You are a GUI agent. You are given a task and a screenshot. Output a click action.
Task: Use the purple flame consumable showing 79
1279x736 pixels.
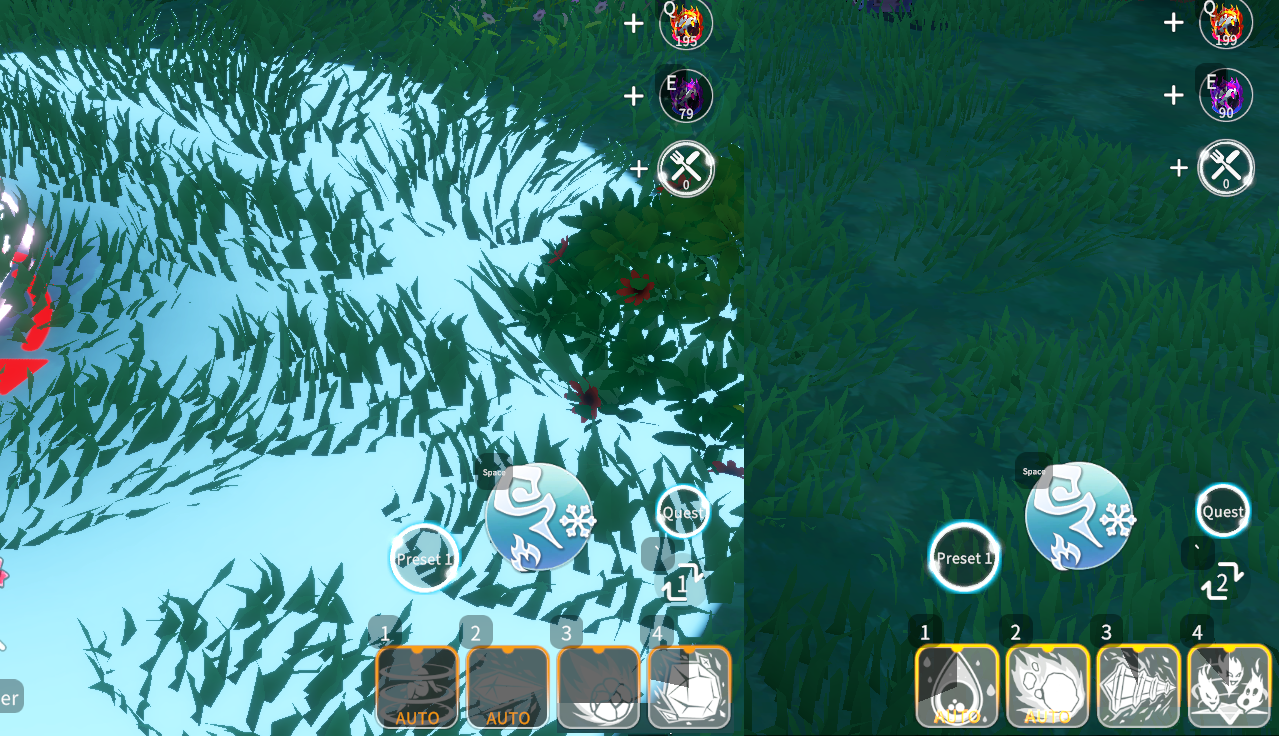tap(686, 96)
